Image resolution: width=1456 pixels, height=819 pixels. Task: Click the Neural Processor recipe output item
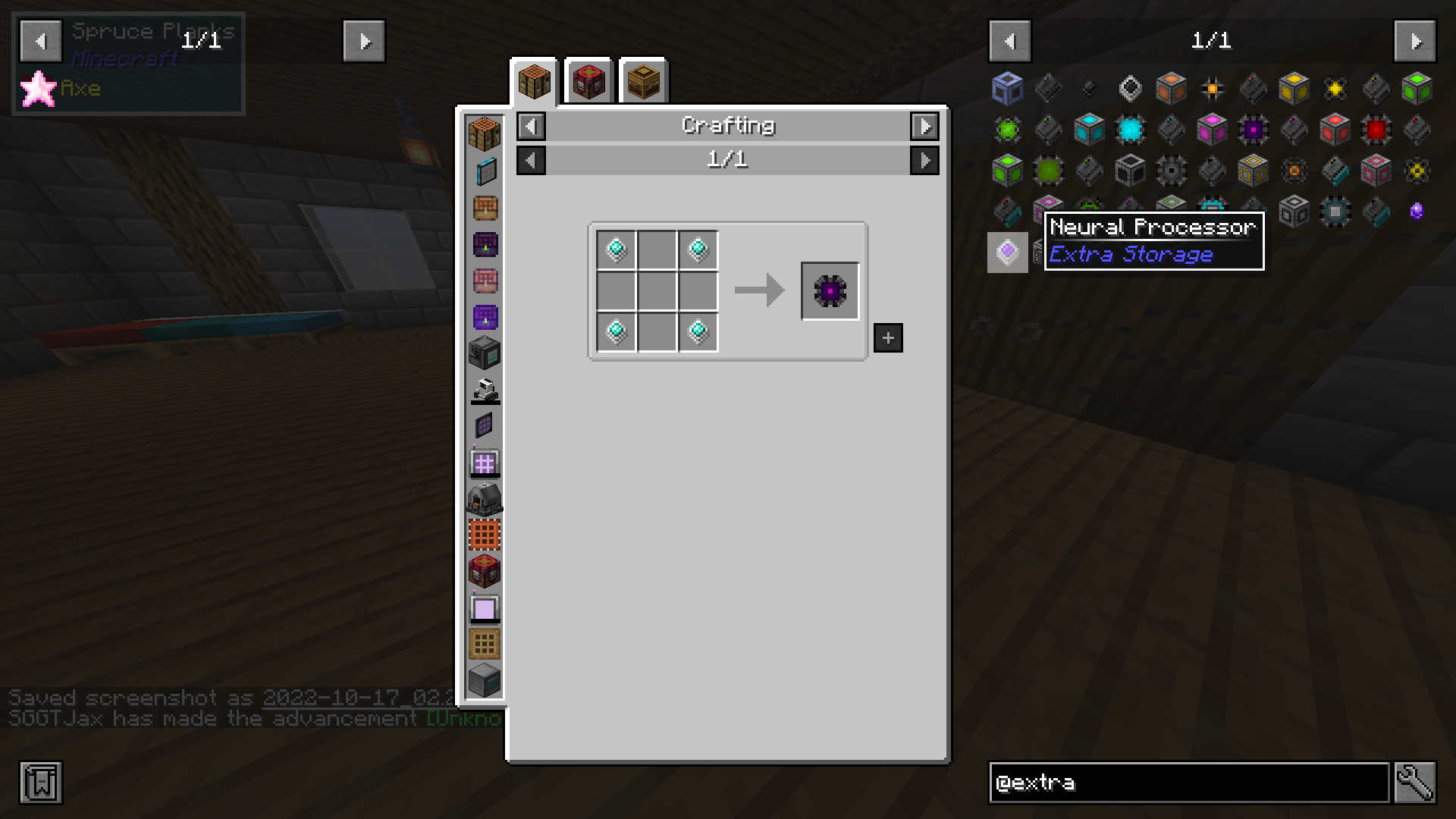(830, 290)
